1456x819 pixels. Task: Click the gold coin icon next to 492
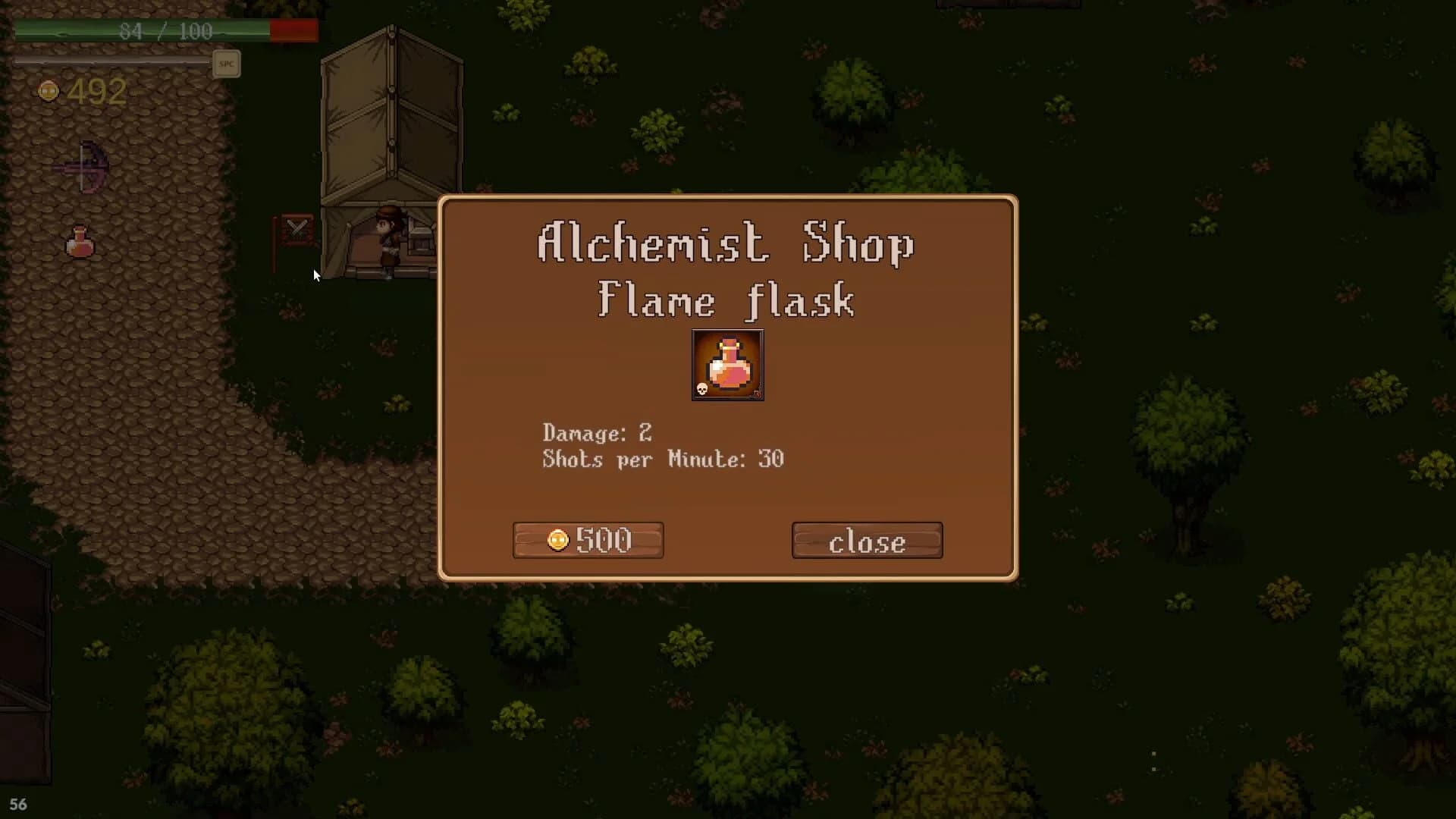(x=49, y=90)
